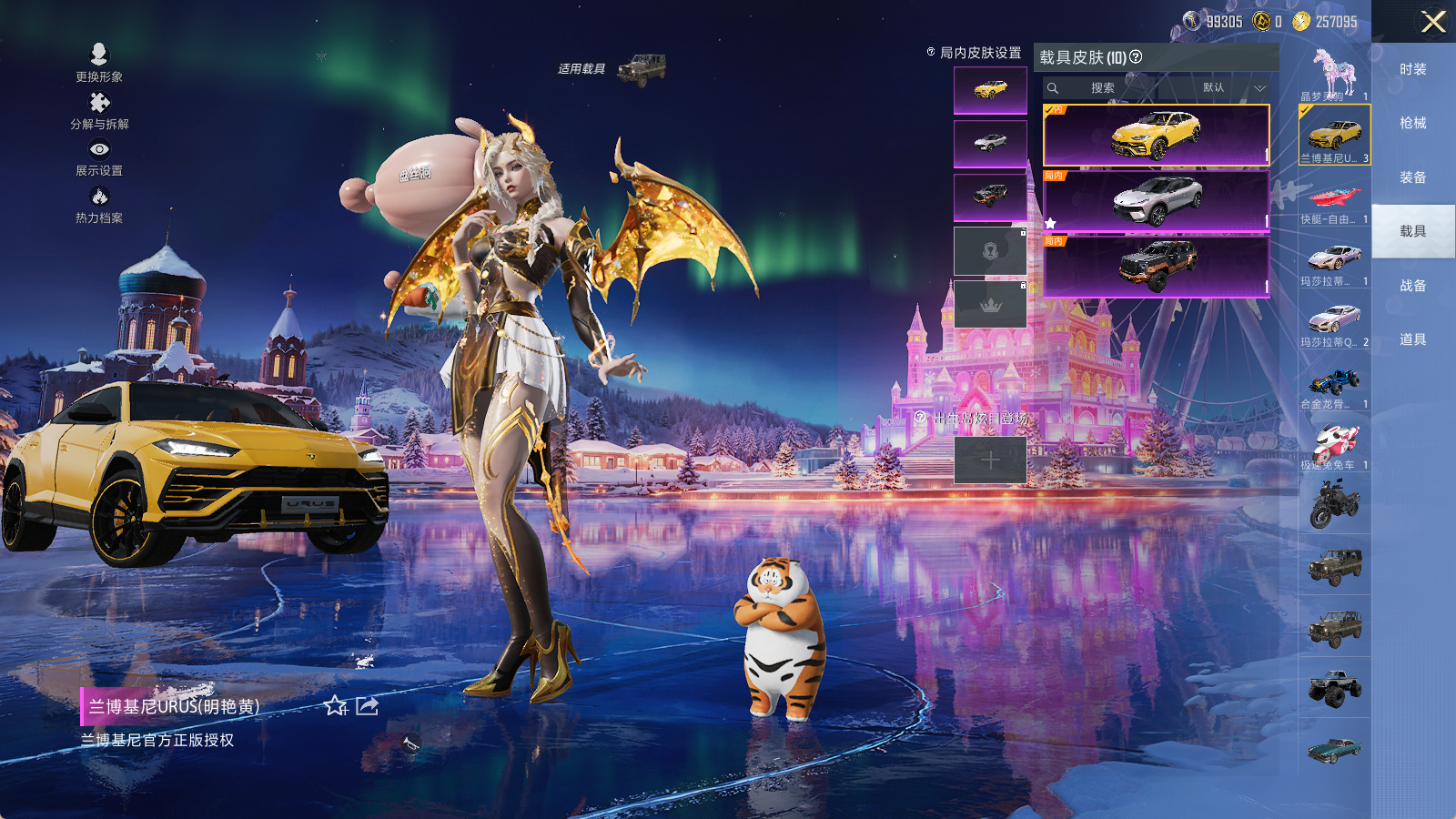This screenshot has height=819, width=1456.
Task: Favorite the Lamborghini URUS with the star icon
Action: coord(335,706)
